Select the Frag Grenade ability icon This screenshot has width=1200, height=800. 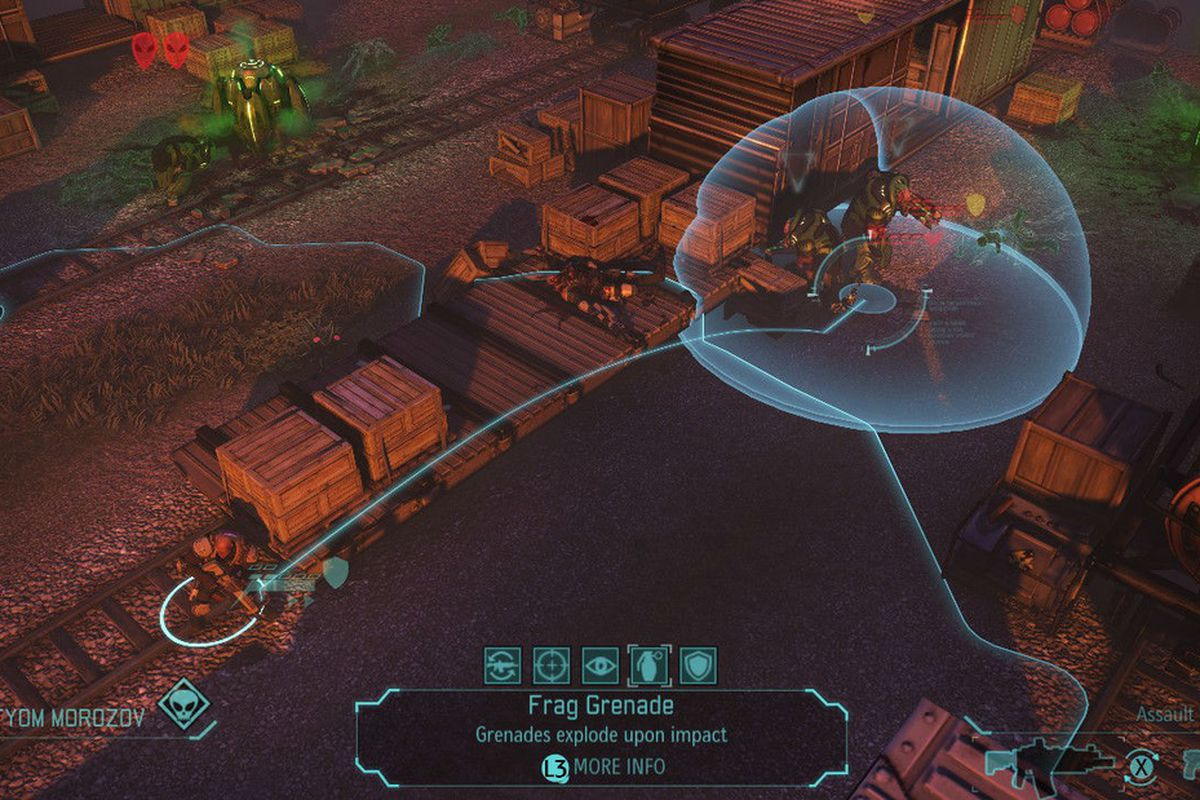pos(649,665)
